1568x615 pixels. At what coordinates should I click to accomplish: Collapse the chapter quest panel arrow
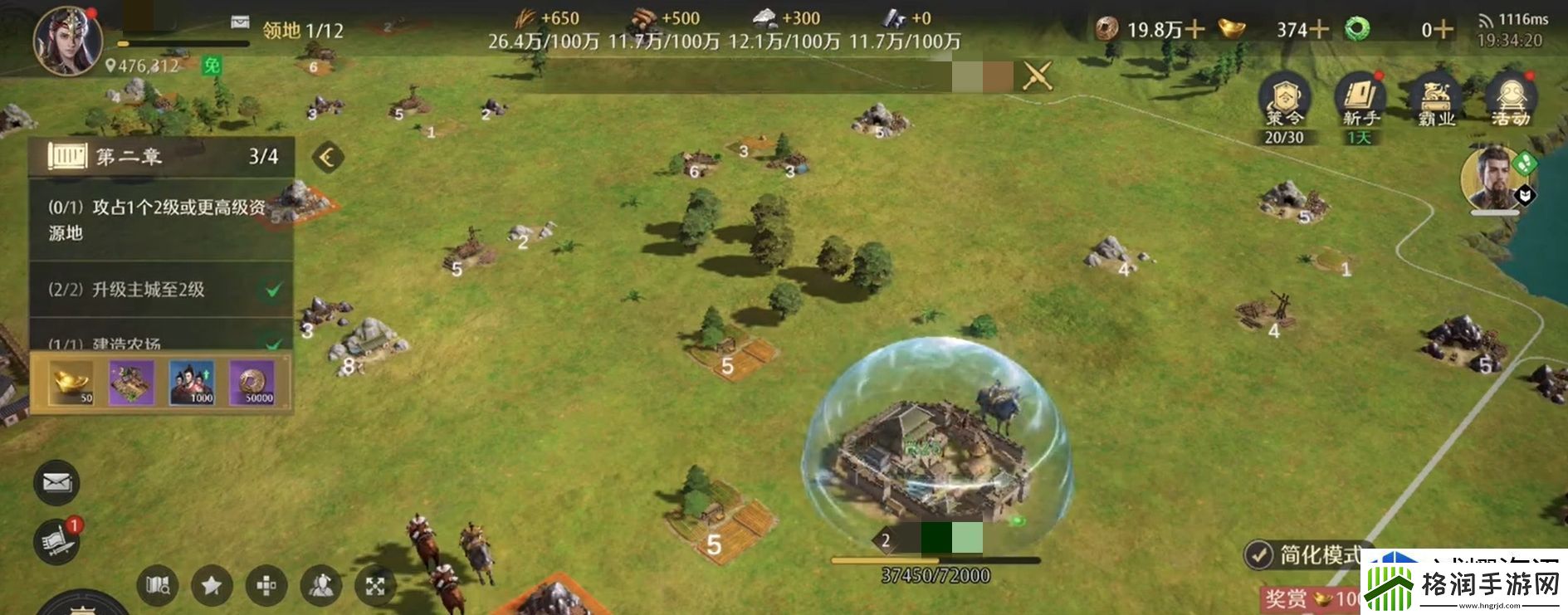coord(327,157)
